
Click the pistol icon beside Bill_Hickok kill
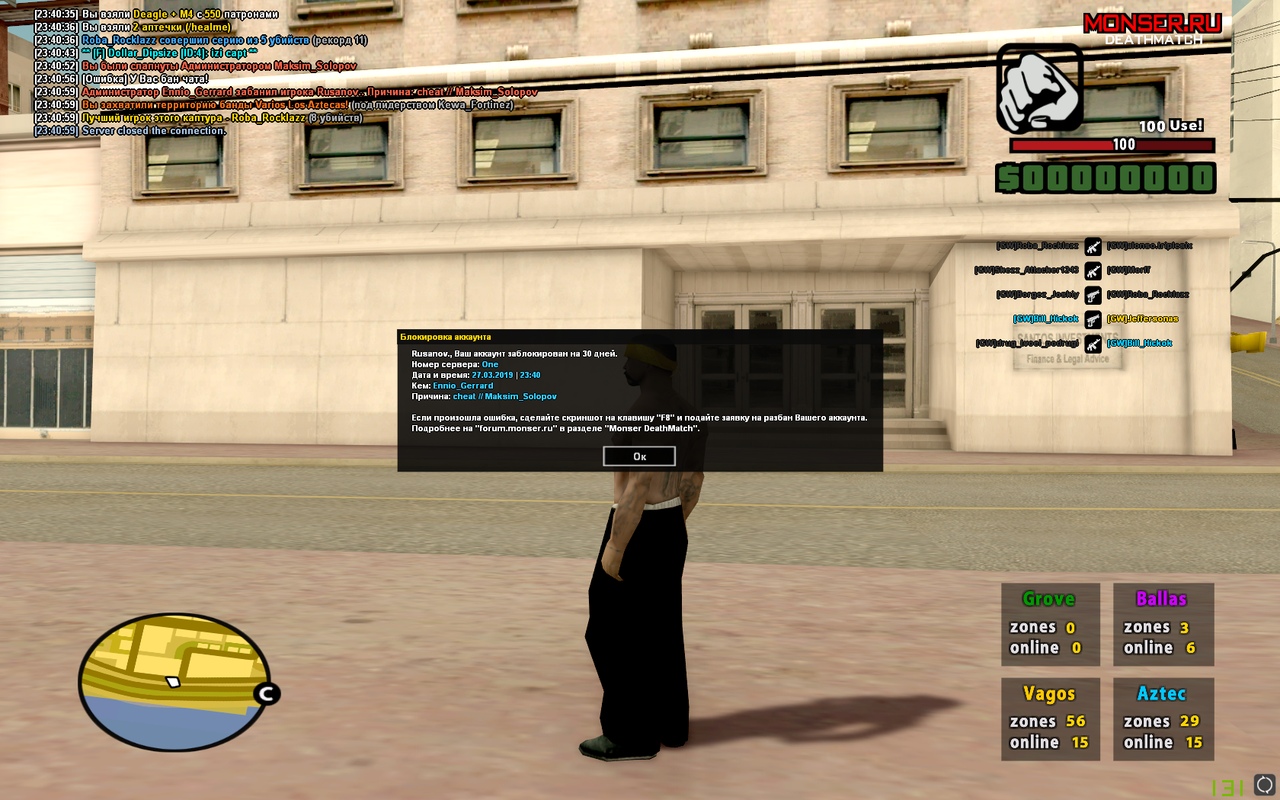pos(1093,320)
